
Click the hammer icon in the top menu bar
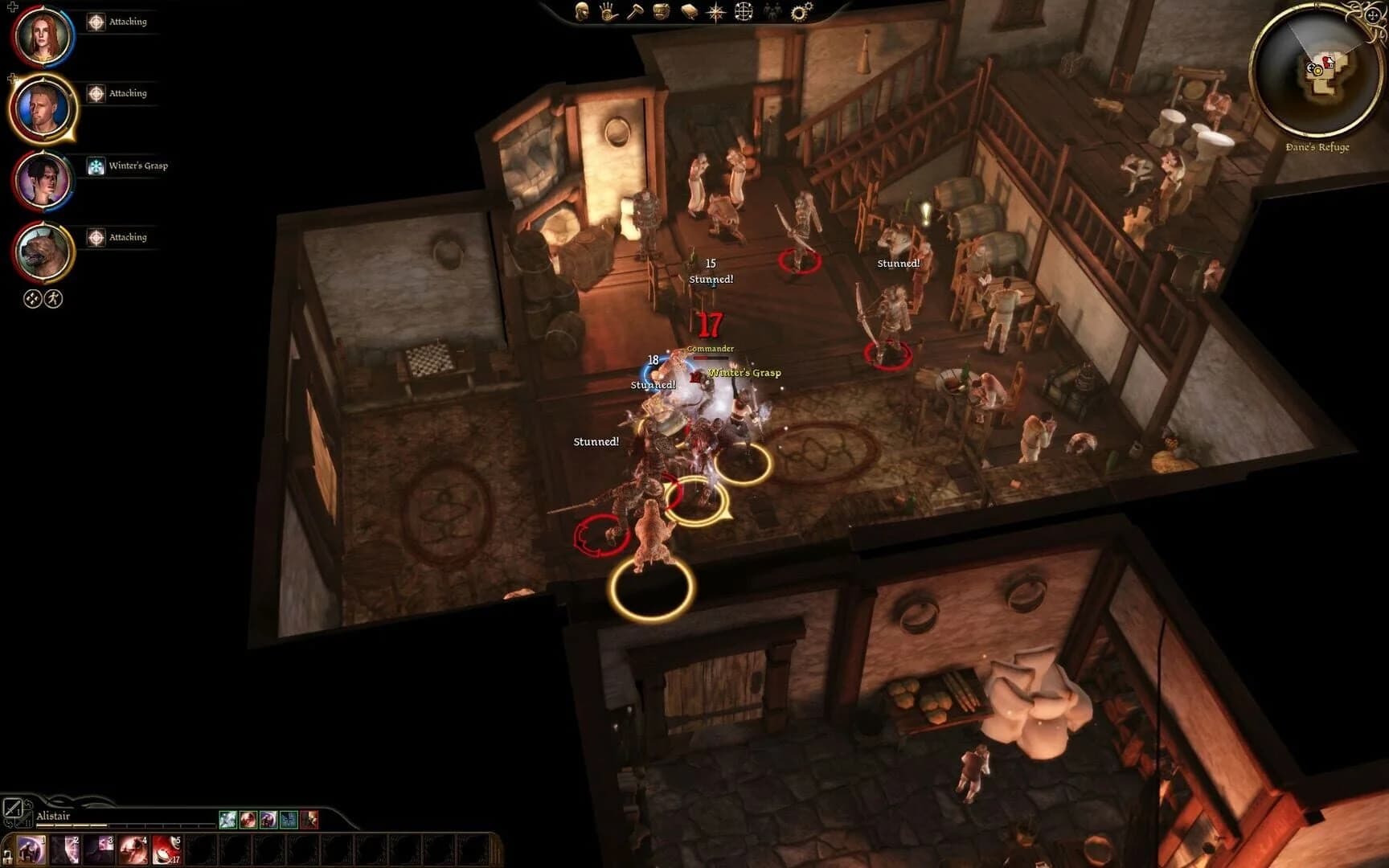(x=635, y=12)
